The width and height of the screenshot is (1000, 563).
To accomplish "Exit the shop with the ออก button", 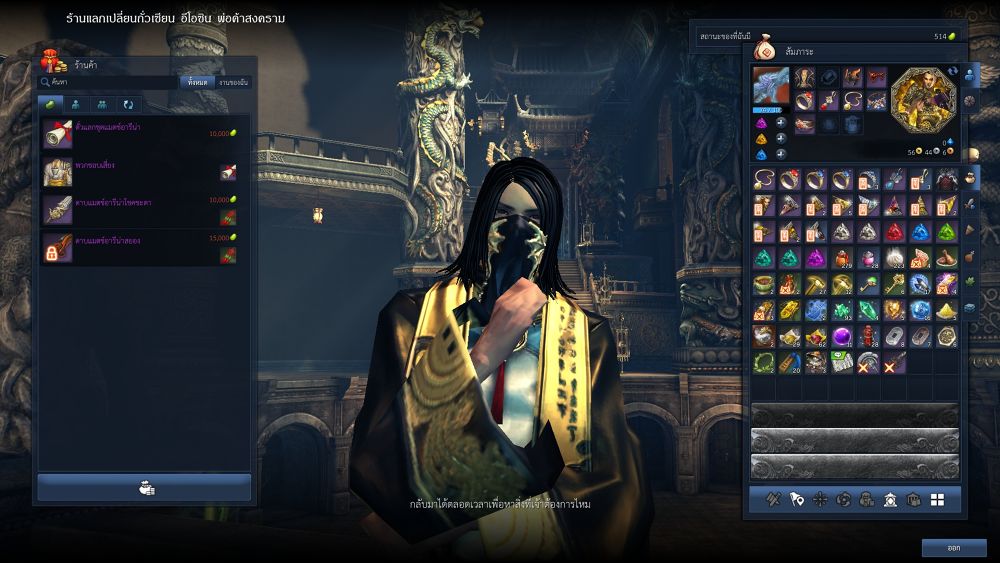I will click(954, 547).
